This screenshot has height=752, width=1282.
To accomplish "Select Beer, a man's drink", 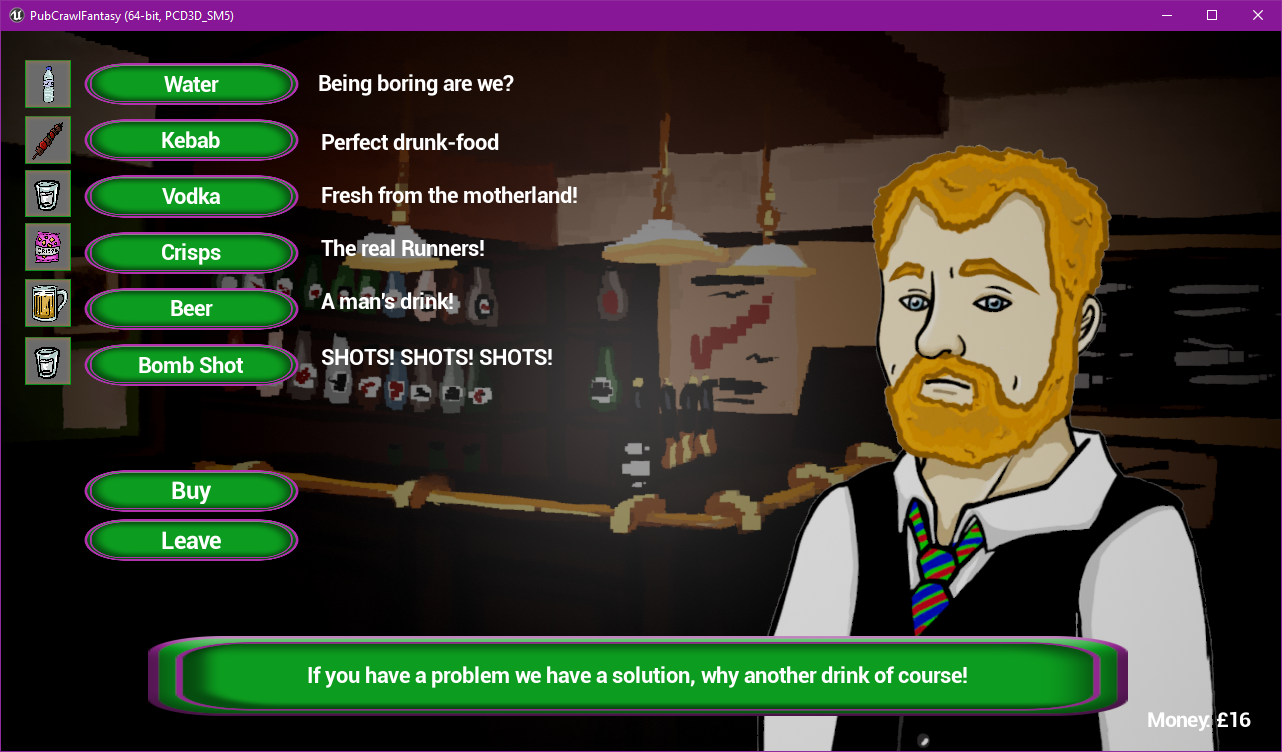I will click(191, 308).
